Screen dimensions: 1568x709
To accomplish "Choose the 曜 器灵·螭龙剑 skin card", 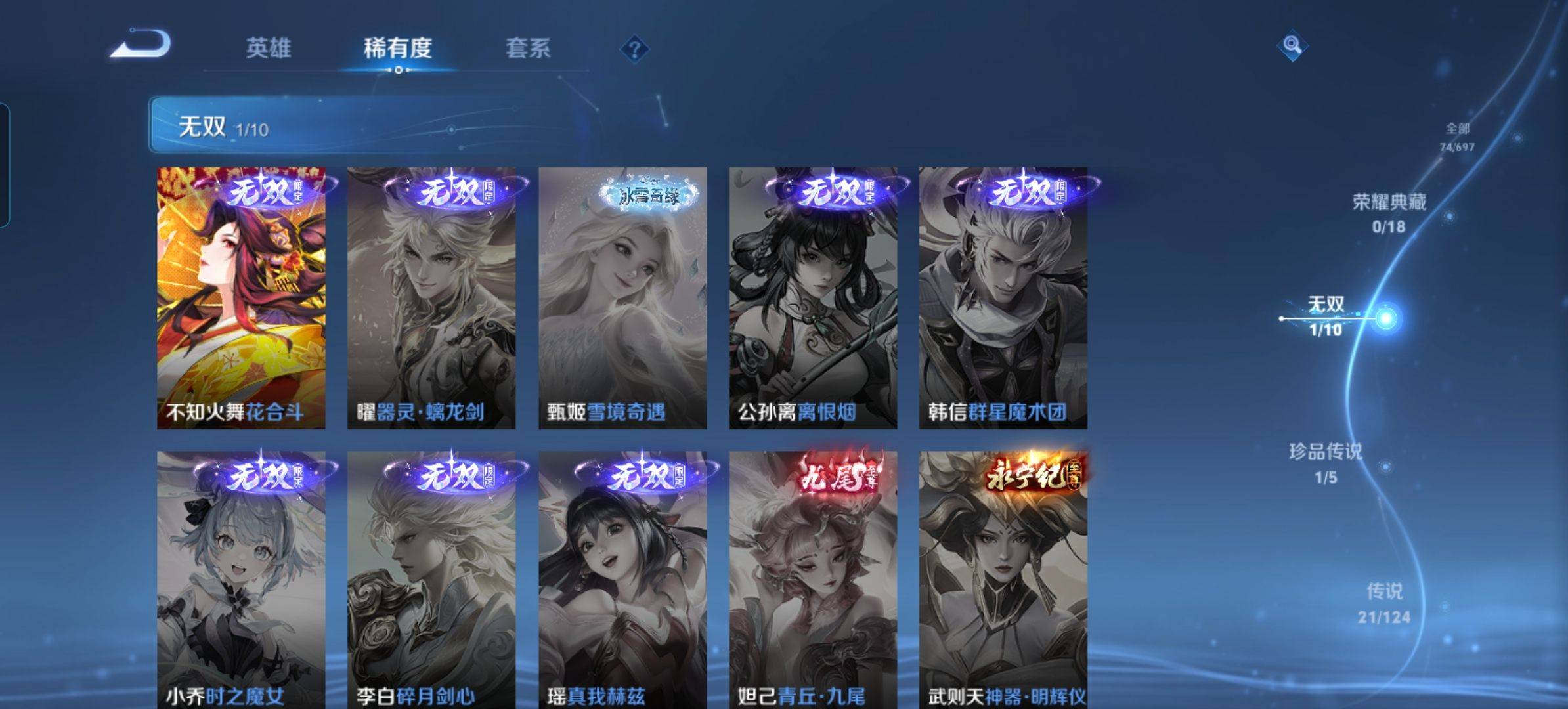I will 431,298.
